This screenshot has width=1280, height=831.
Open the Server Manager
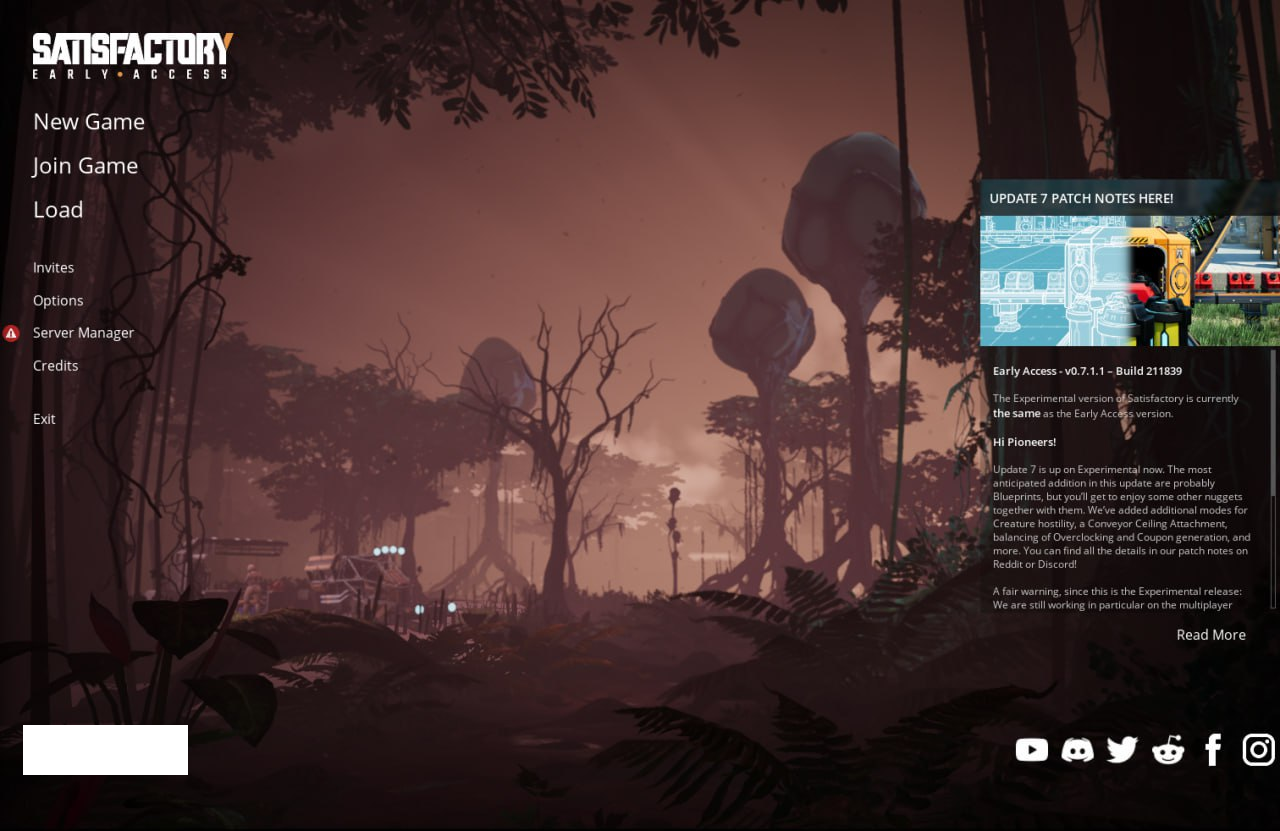[x=83, y=333]
